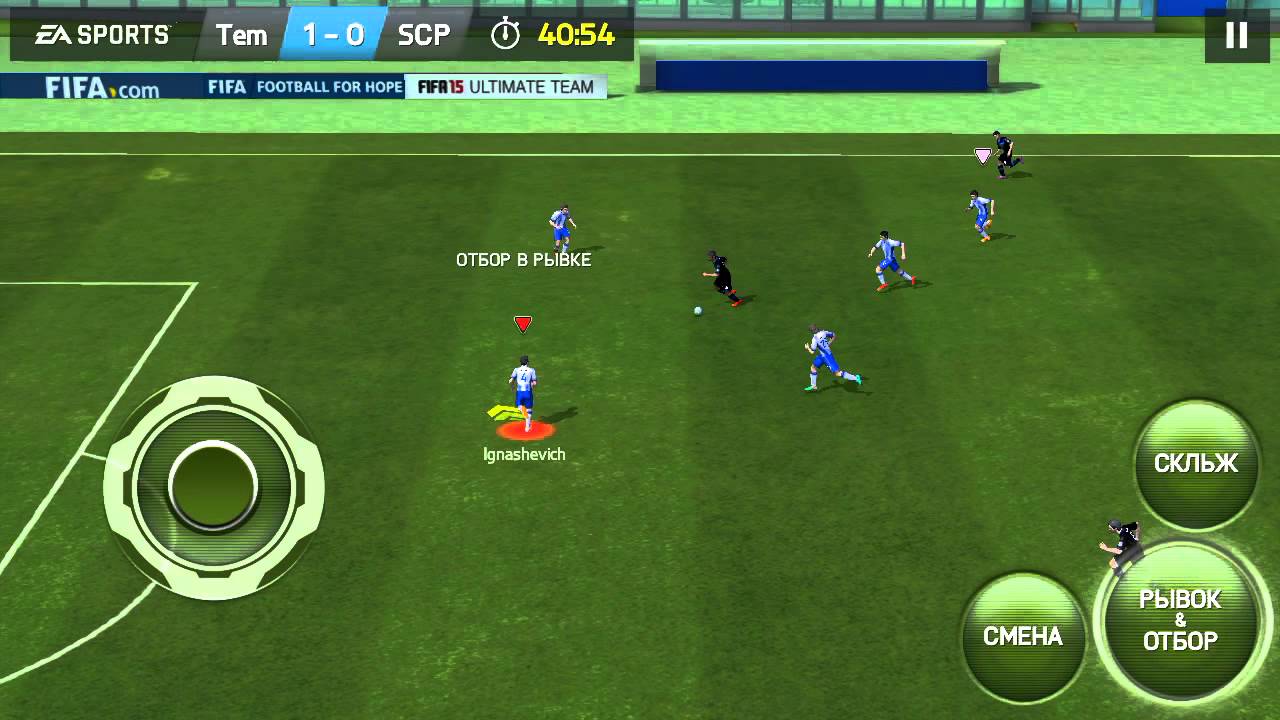Pause the match
This screenshot has height=720, width=1280.
(x=1236, y=36)
